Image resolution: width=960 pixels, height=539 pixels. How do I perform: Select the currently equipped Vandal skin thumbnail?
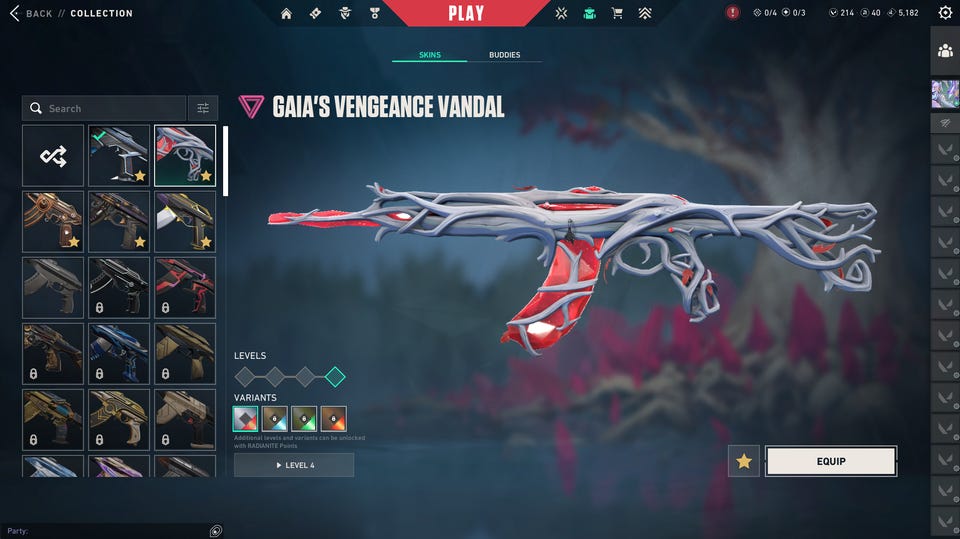click(x=119, y=156)
